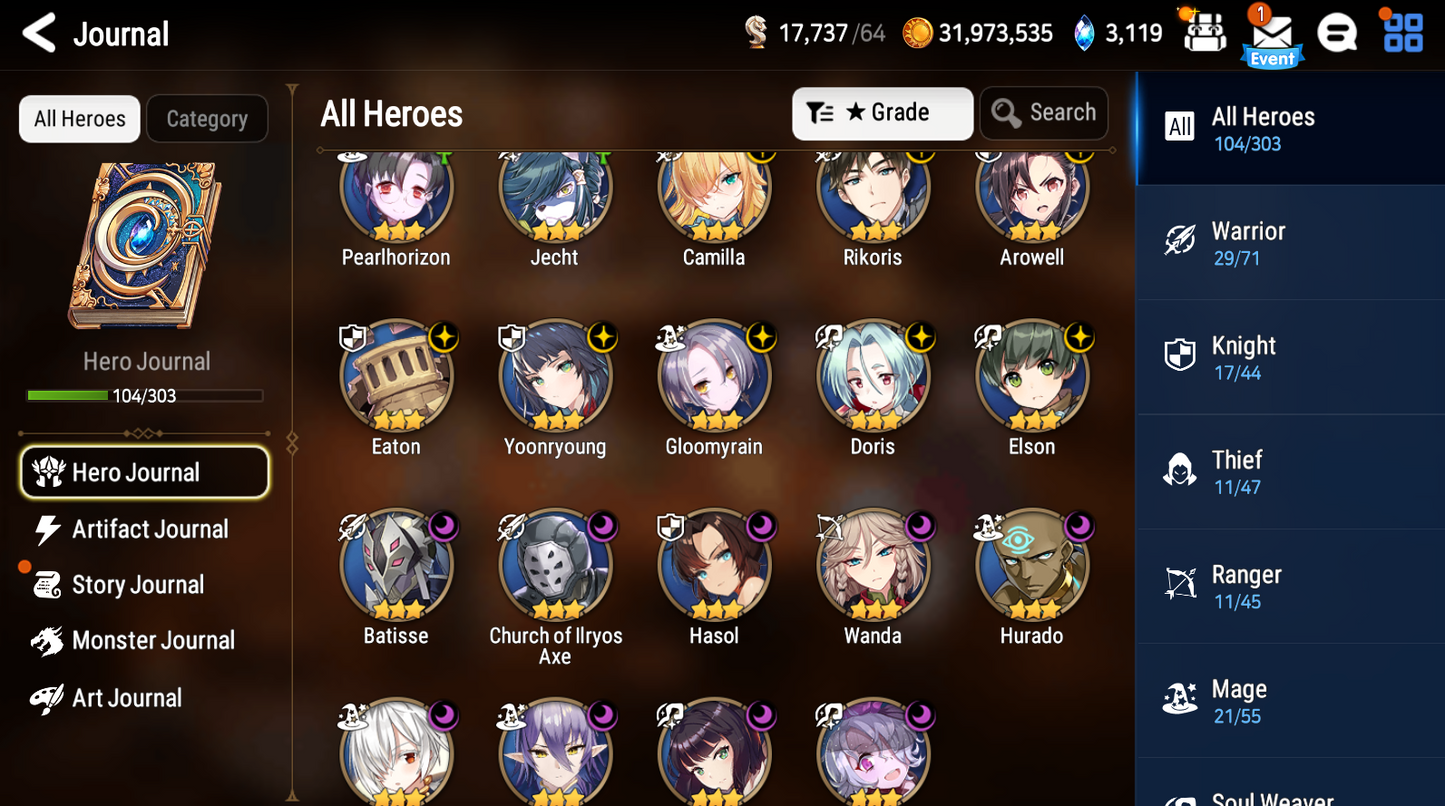This screenshot has width=1445, height=806.
Task: Switch to the Art Journal
Action: 126,697
